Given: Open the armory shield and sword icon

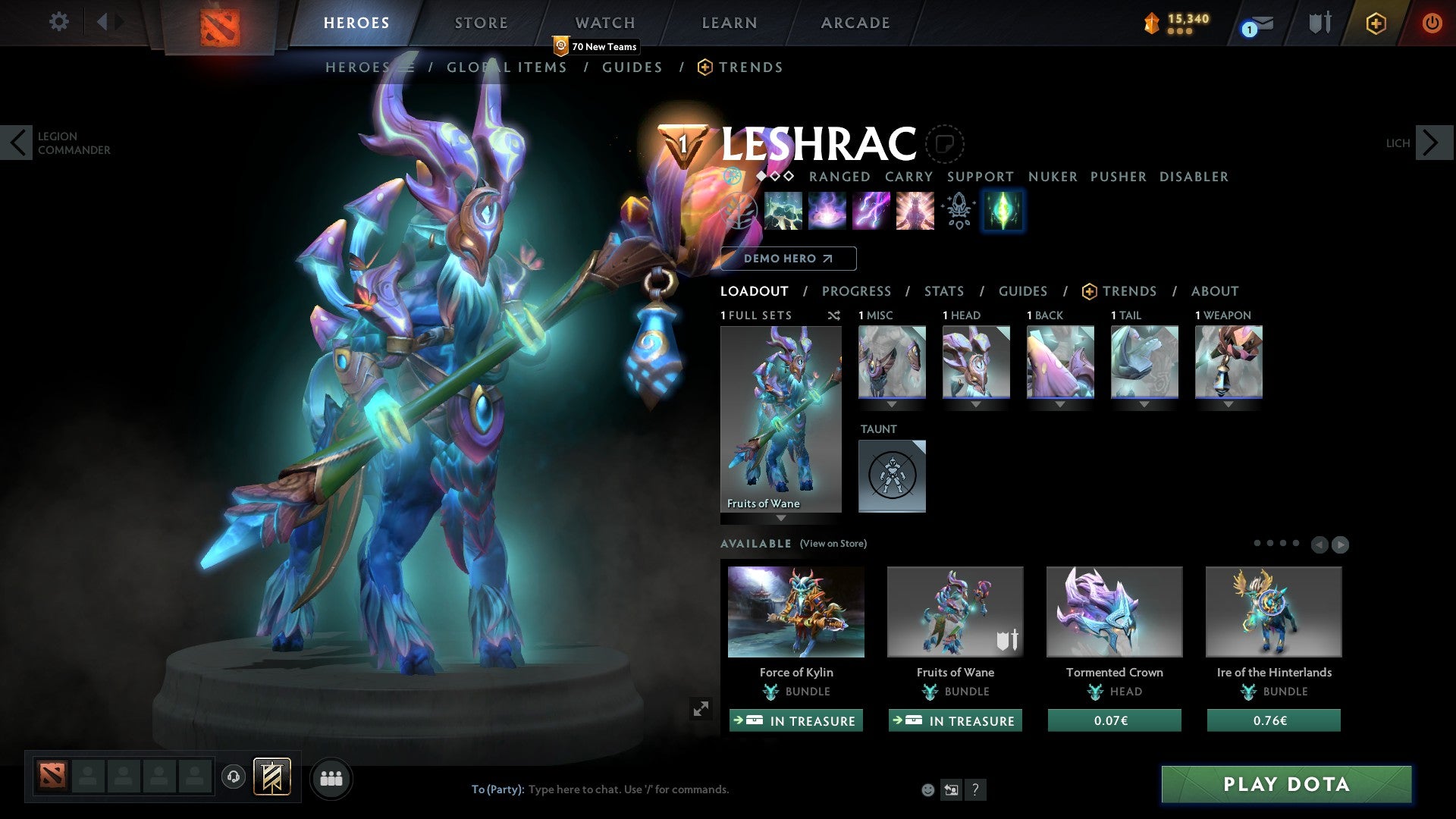Looking at the screenshot, I should [x=1321, y=23].
